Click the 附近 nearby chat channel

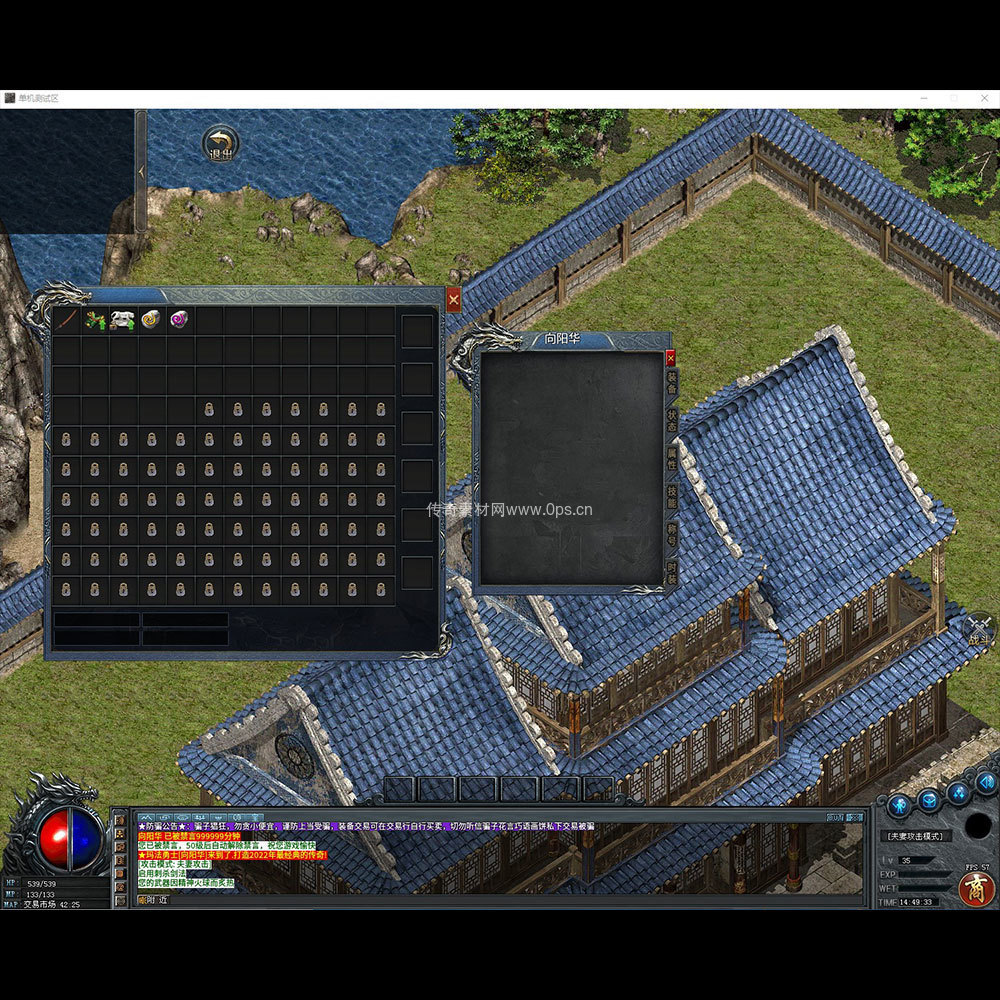(152, 899)
